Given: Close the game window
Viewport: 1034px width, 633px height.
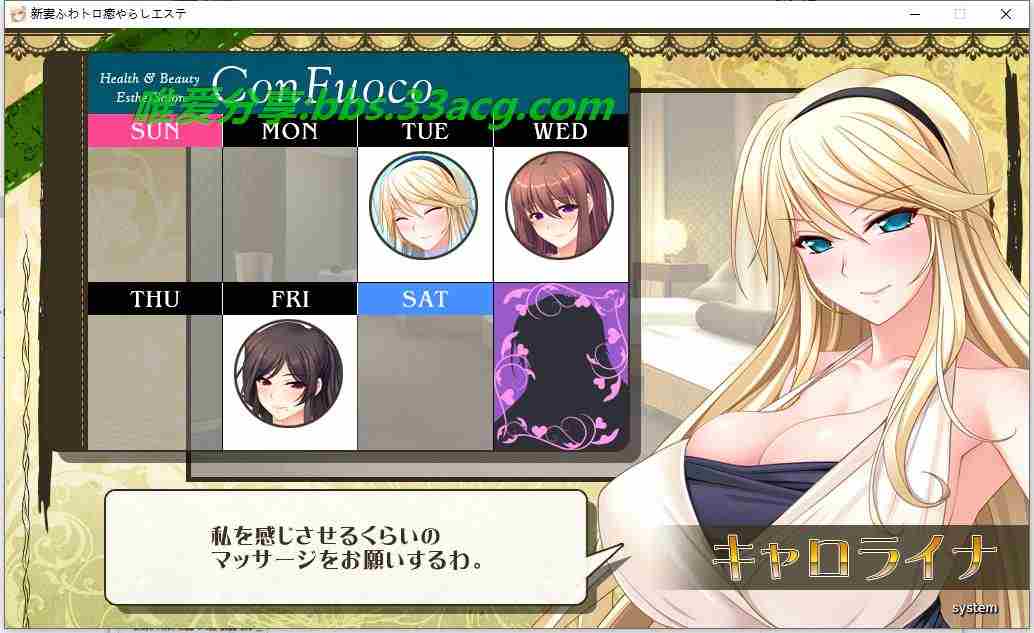Looking at the screenshot, I should [1005, 14].
